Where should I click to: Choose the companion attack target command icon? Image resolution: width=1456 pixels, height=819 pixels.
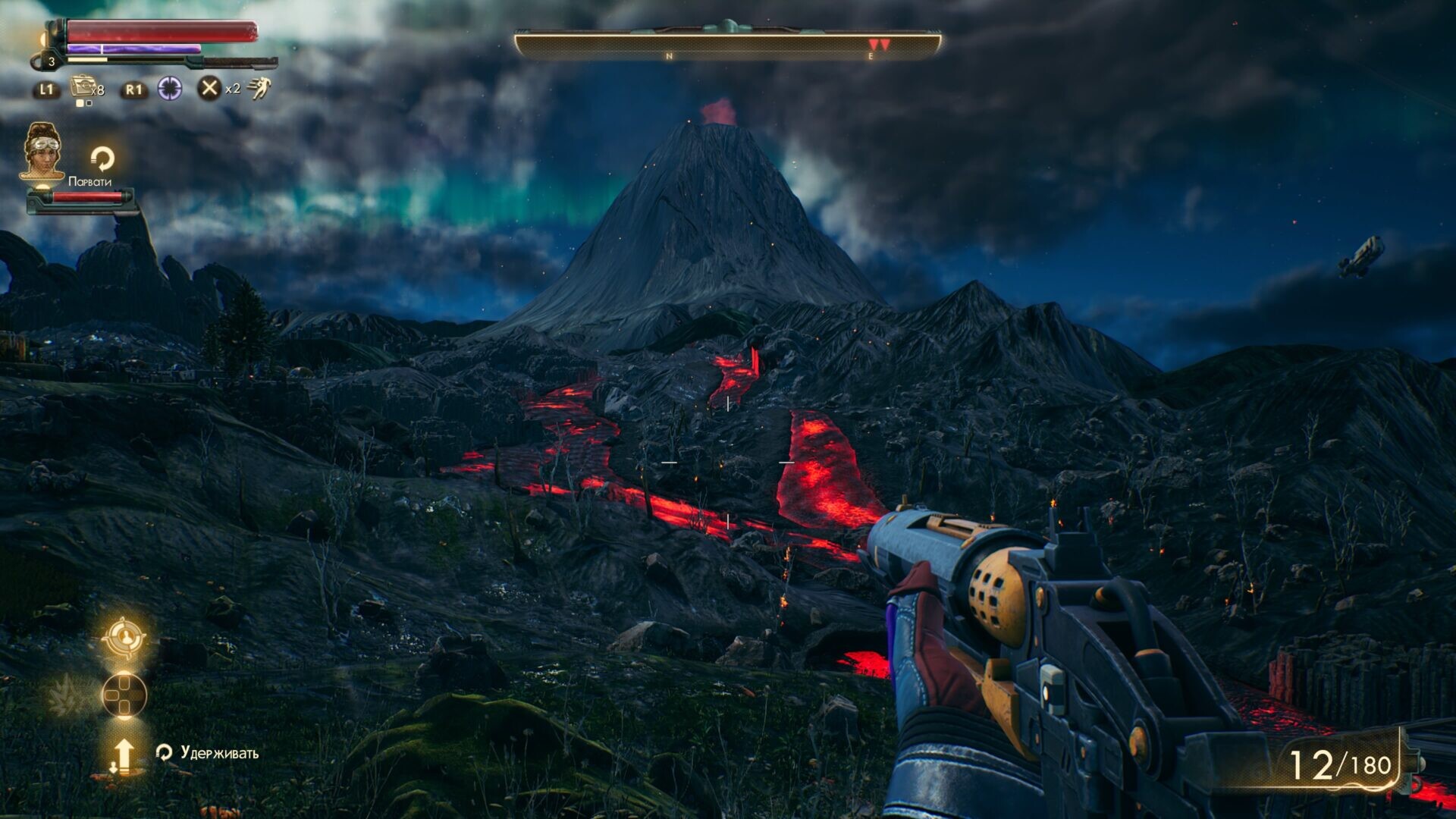point(124,637)
